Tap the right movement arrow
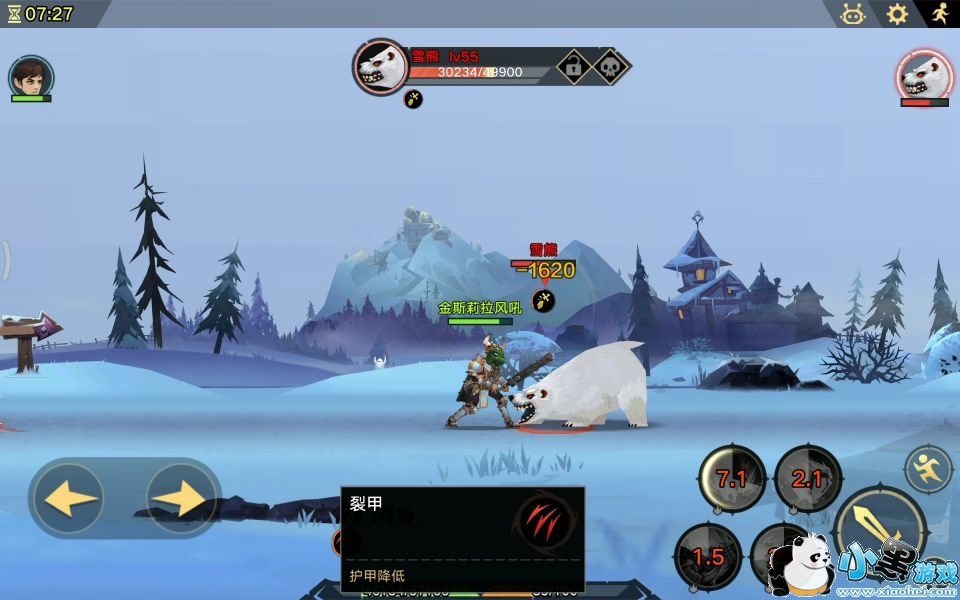The height and width of the screenshot is (600, 960). [x=182, y=497]
